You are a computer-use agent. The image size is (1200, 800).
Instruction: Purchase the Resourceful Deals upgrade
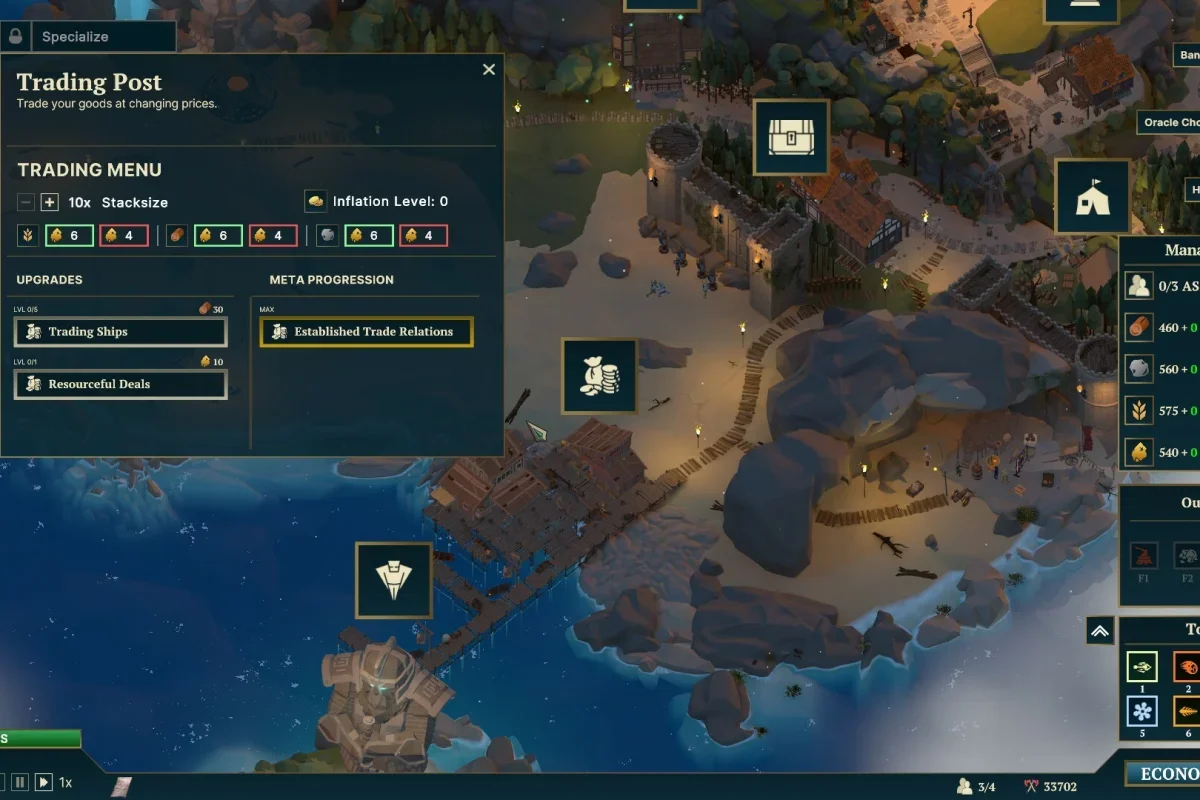click(x=120, y=384)
